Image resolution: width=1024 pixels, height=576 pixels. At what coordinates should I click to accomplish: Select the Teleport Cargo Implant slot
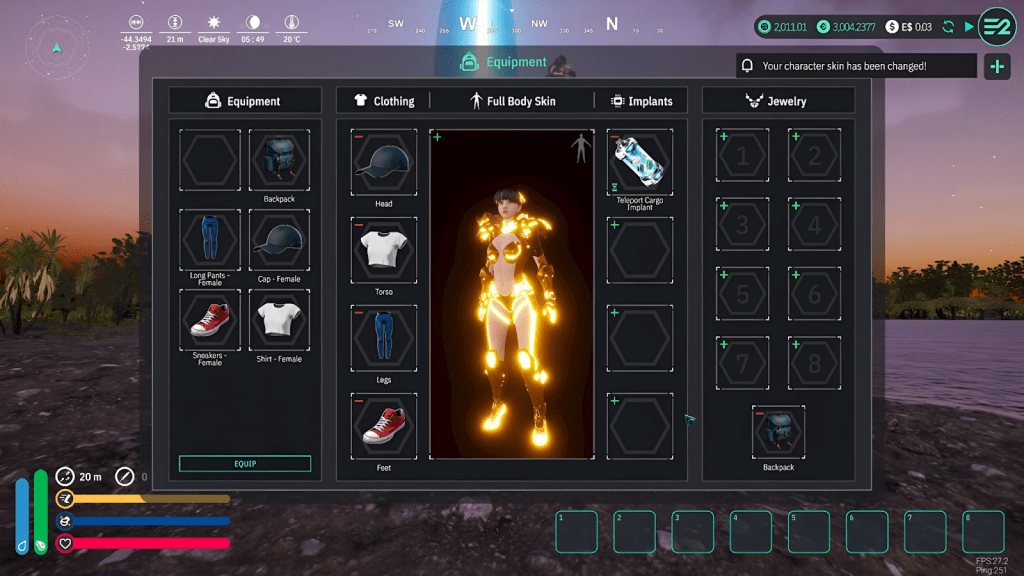(x=640, y=162)
